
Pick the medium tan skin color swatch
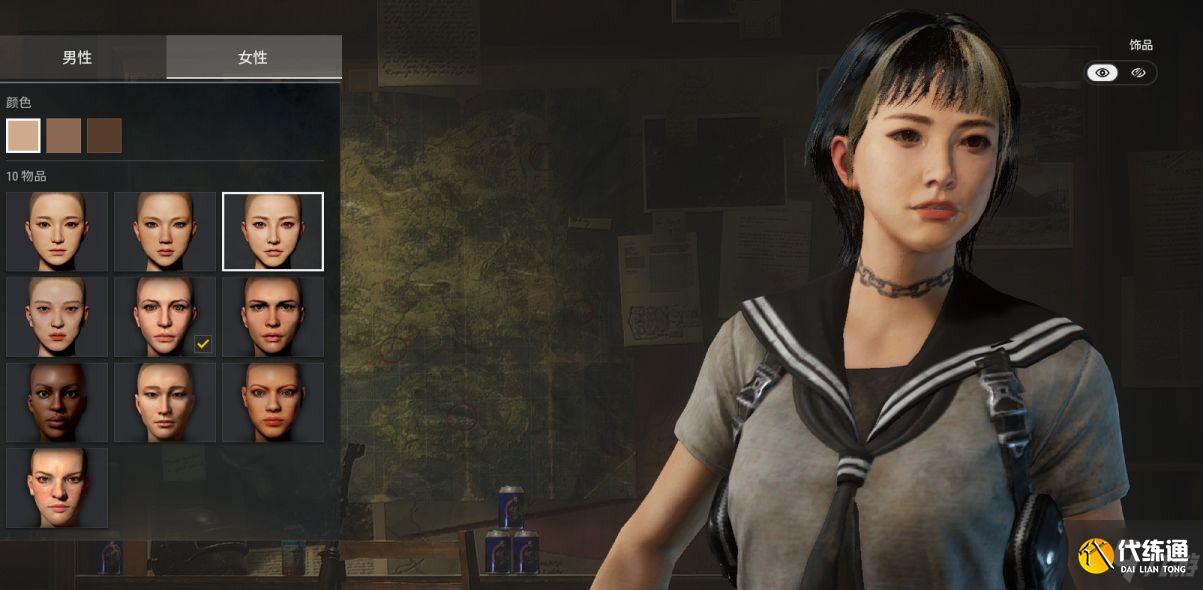pos(64,135)
